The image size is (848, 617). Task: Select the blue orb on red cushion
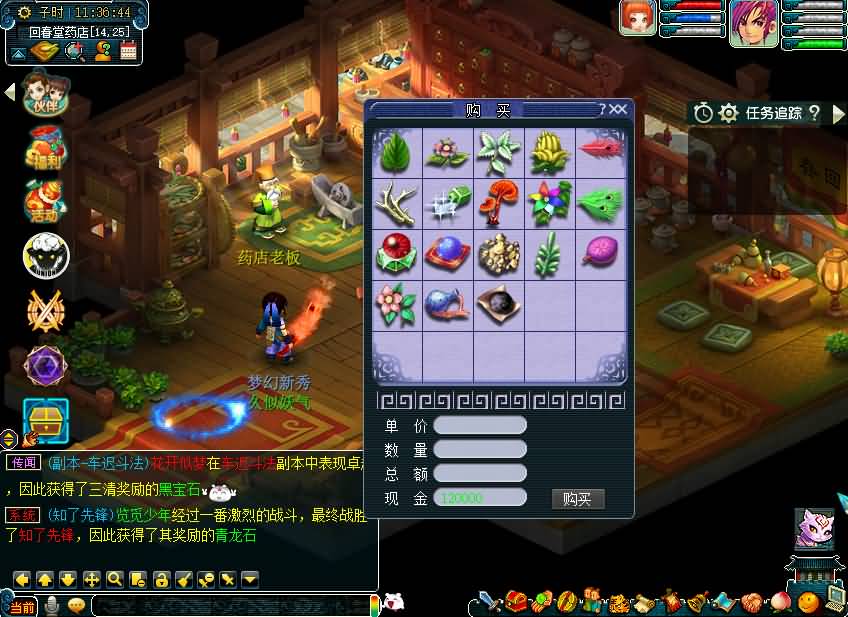coord(447,253)
